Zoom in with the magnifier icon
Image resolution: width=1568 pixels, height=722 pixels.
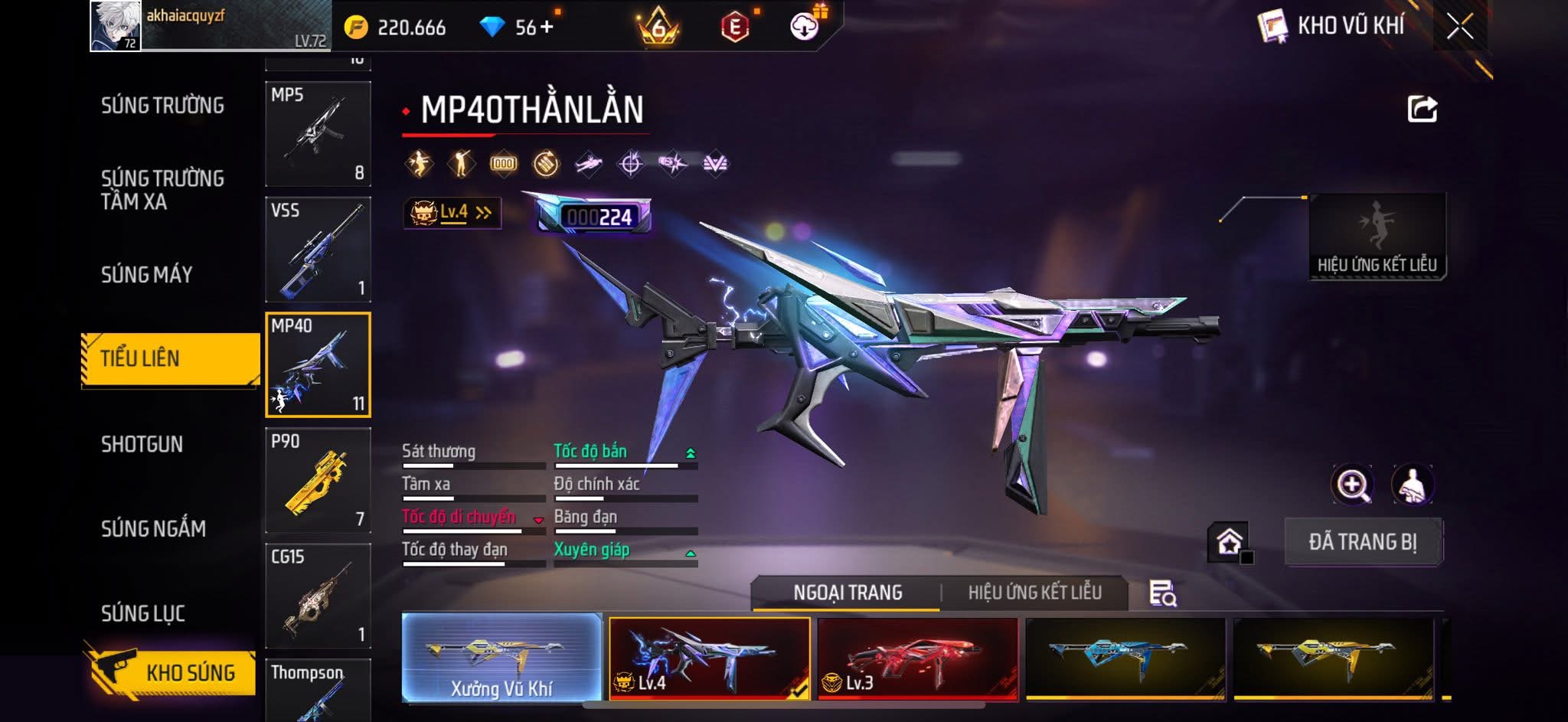(x=1352, y=485)
